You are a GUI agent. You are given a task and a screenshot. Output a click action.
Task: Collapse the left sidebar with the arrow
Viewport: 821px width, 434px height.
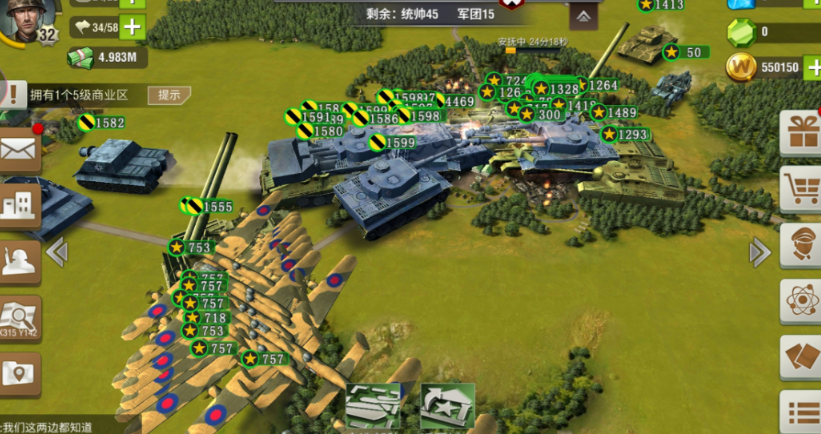click(57, 252)
